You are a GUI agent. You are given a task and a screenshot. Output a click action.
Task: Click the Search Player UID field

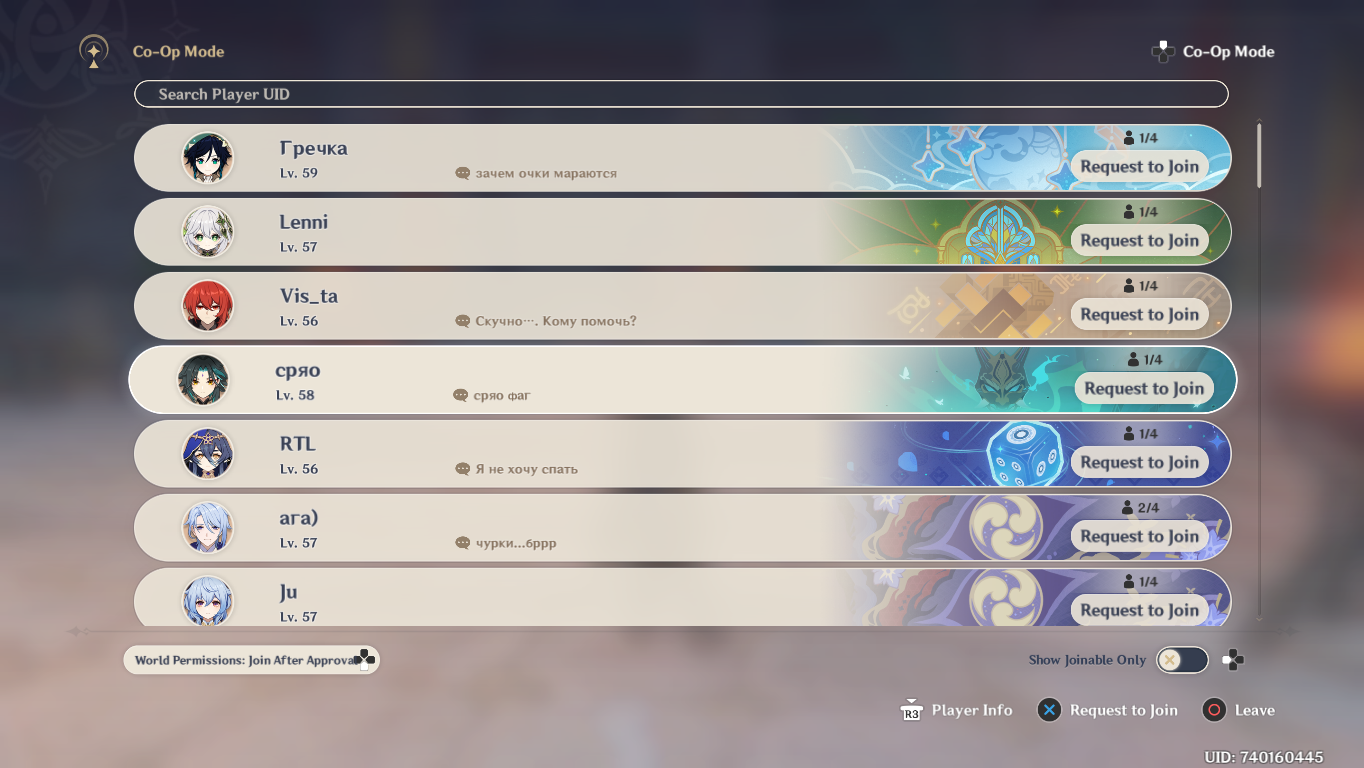(x=681, y=93)
